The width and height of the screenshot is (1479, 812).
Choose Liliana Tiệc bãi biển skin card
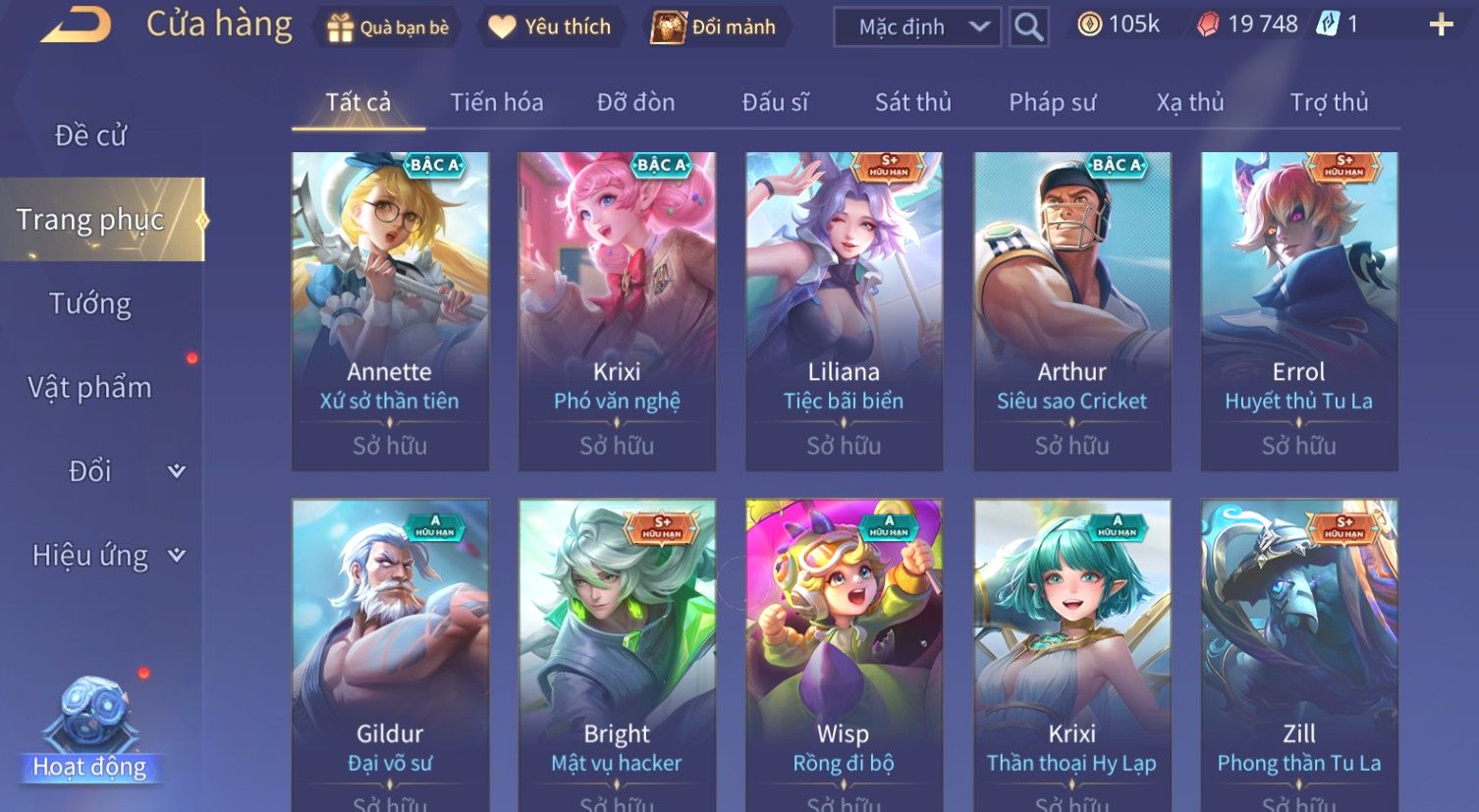844,310
